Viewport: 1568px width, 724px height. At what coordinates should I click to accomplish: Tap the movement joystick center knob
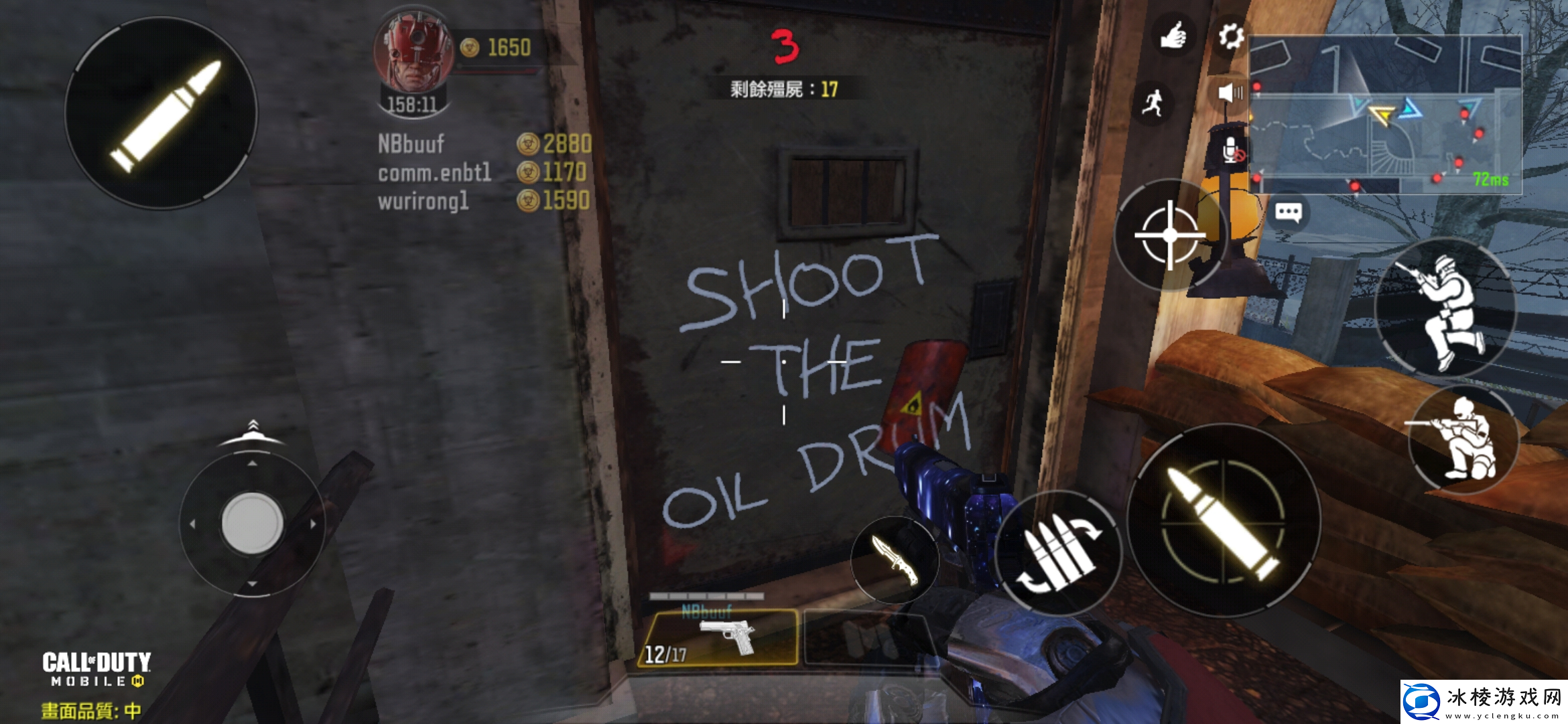pos(252,523)
